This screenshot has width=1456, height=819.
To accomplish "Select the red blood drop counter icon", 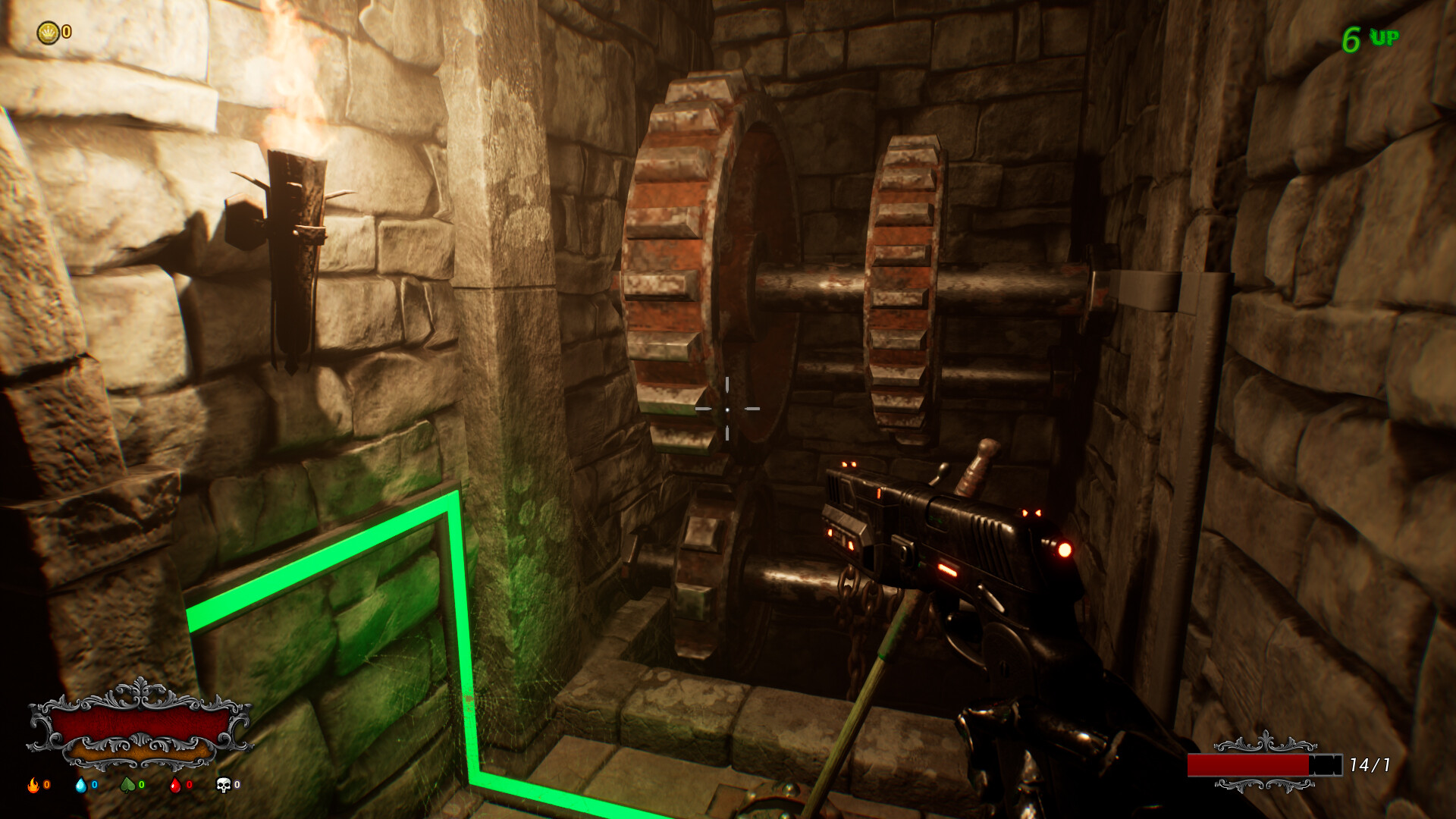I will [176, 786].
